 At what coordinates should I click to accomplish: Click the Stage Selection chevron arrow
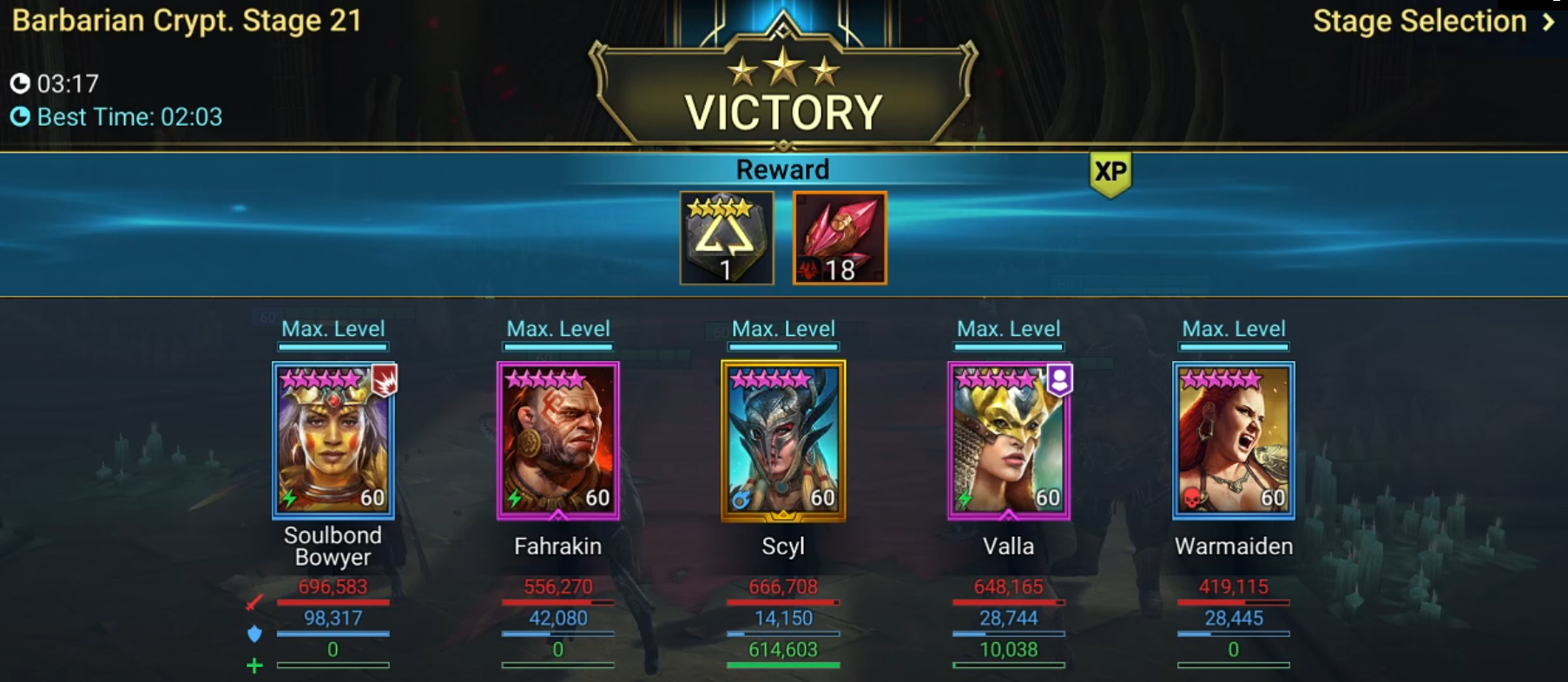click(1547, 22)
